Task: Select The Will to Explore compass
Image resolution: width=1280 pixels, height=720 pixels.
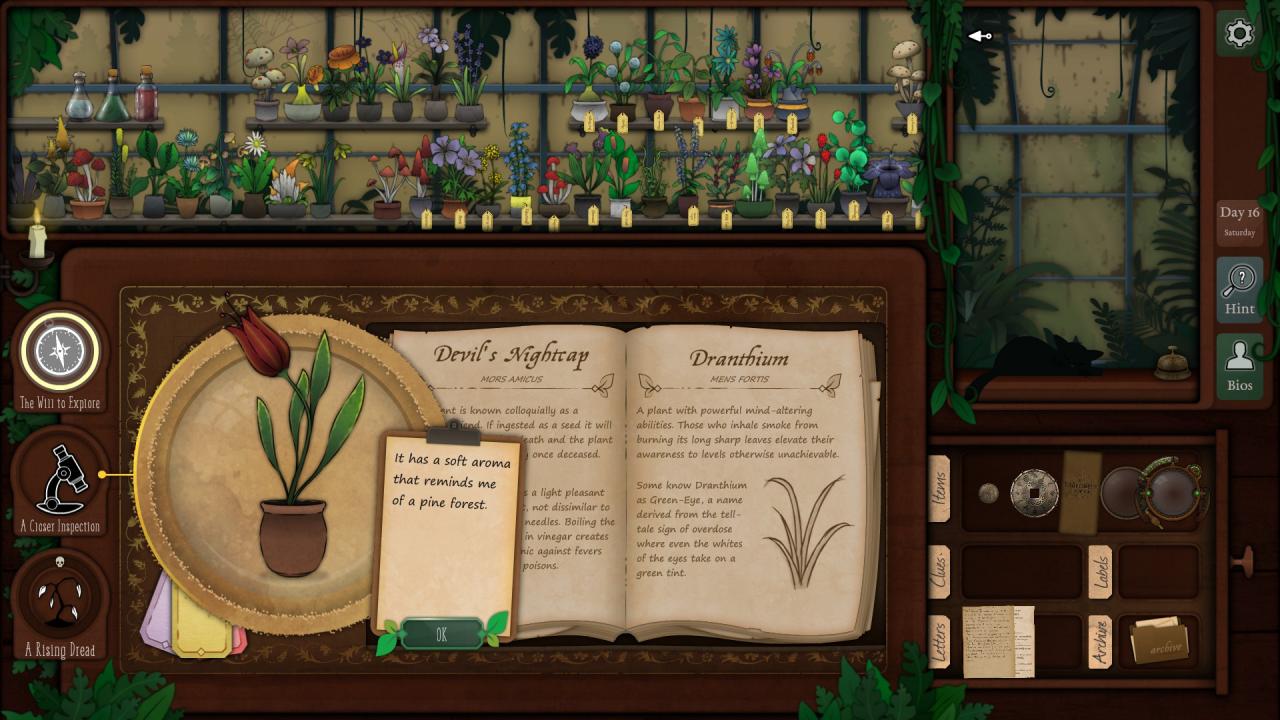Action: pos(60,353)
